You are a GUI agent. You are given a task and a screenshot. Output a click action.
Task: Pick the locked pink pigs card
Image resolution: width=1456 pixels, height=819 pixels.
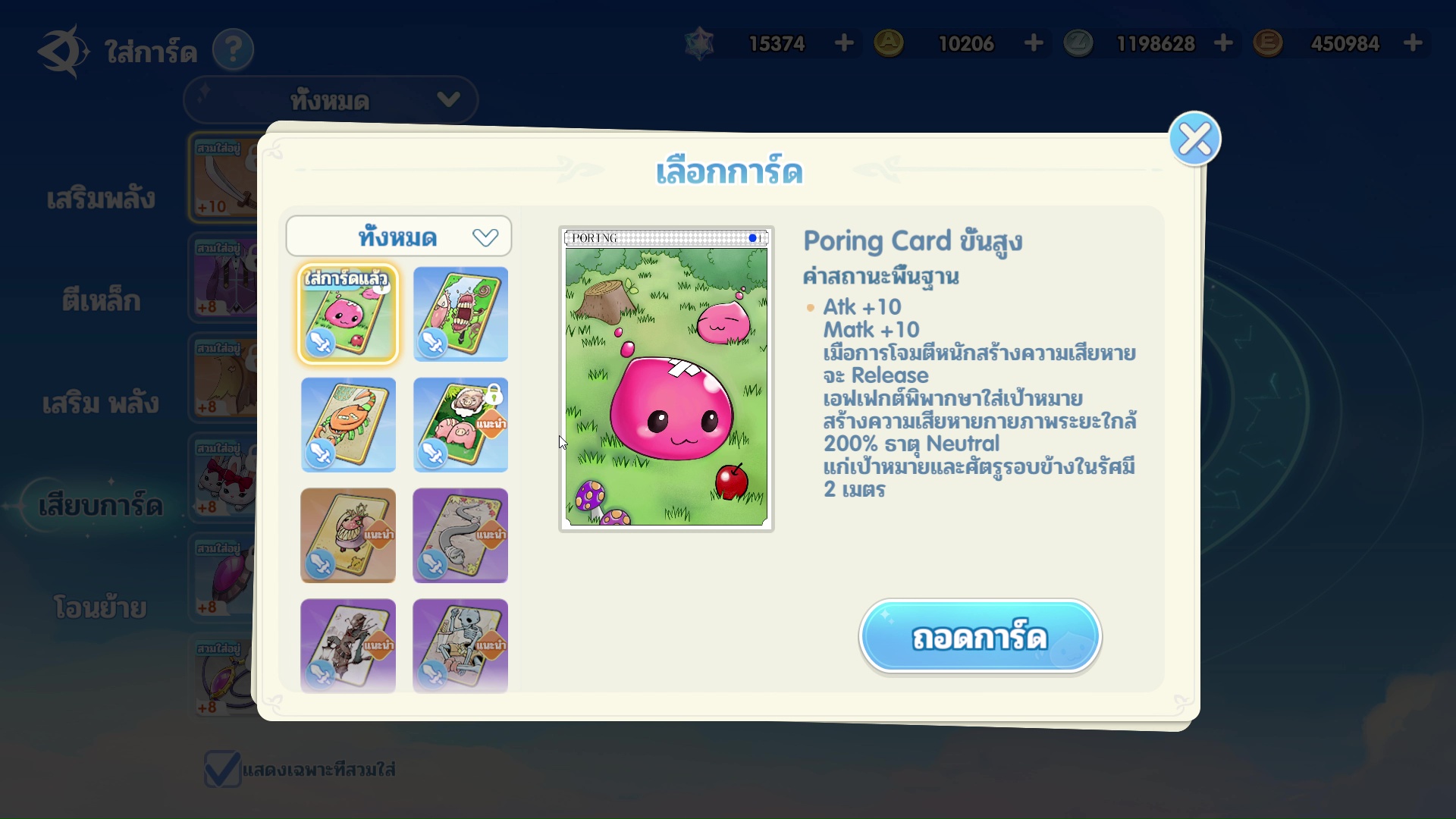(460, 425)
